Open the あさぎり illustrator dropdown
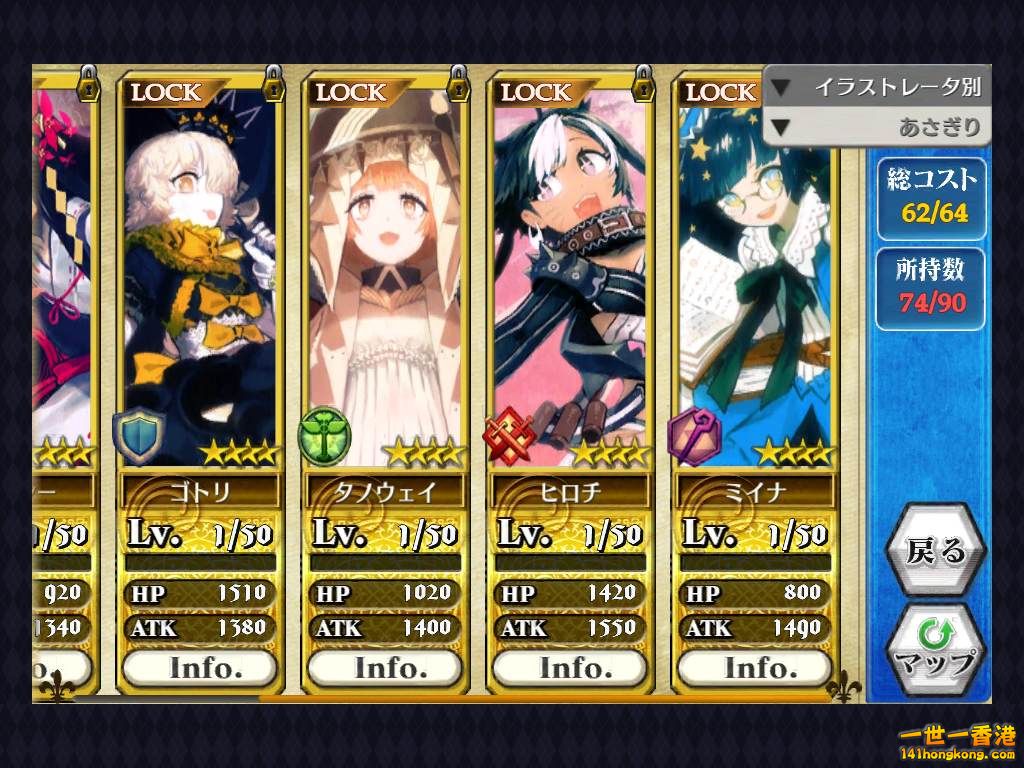This screenshot has height=768, width=1024. pos(876,128)
